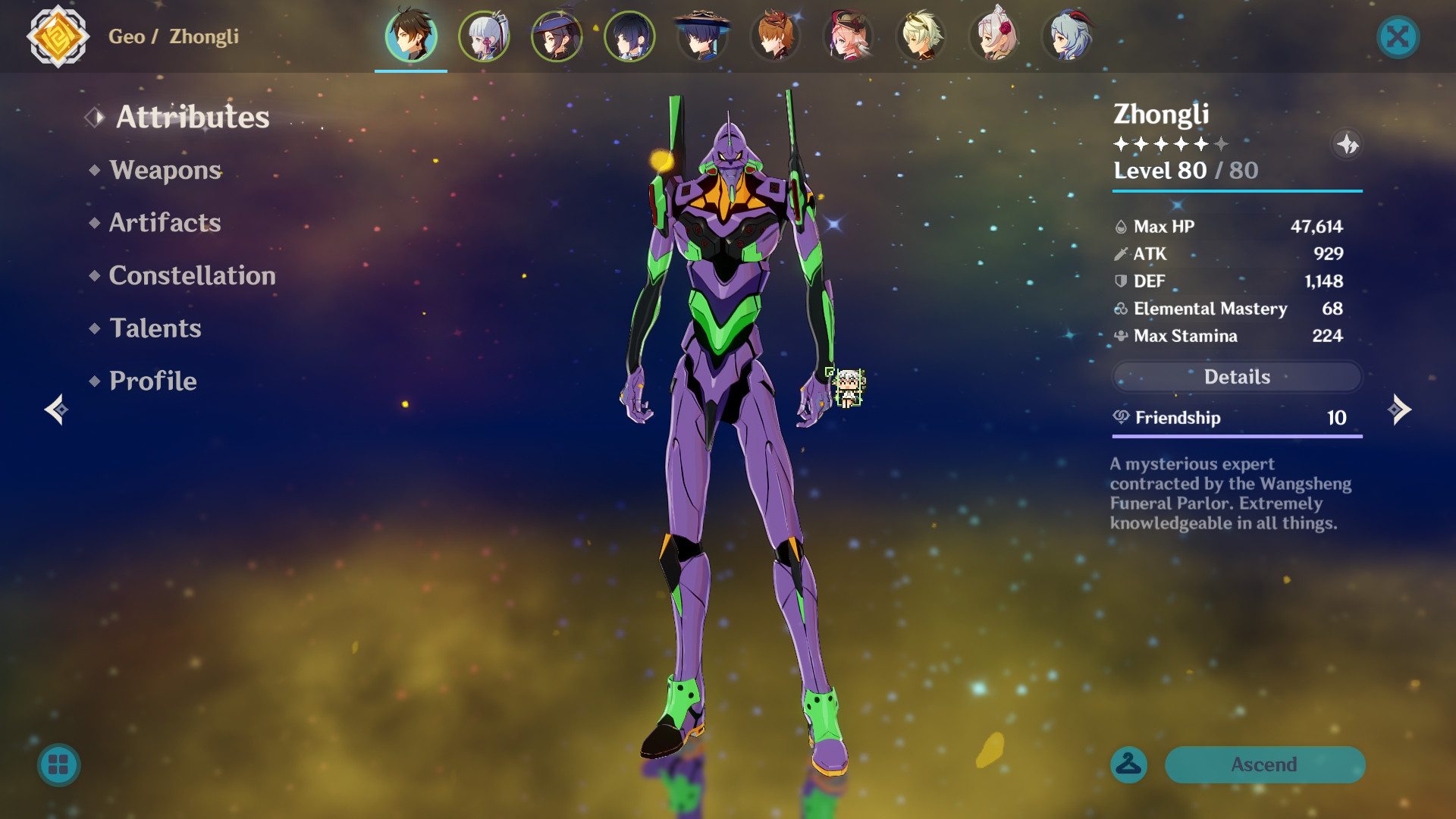Switch to the Artifacts section
Image resolution: width=1456 pixels, height=819 pixels.
[165, 222]
